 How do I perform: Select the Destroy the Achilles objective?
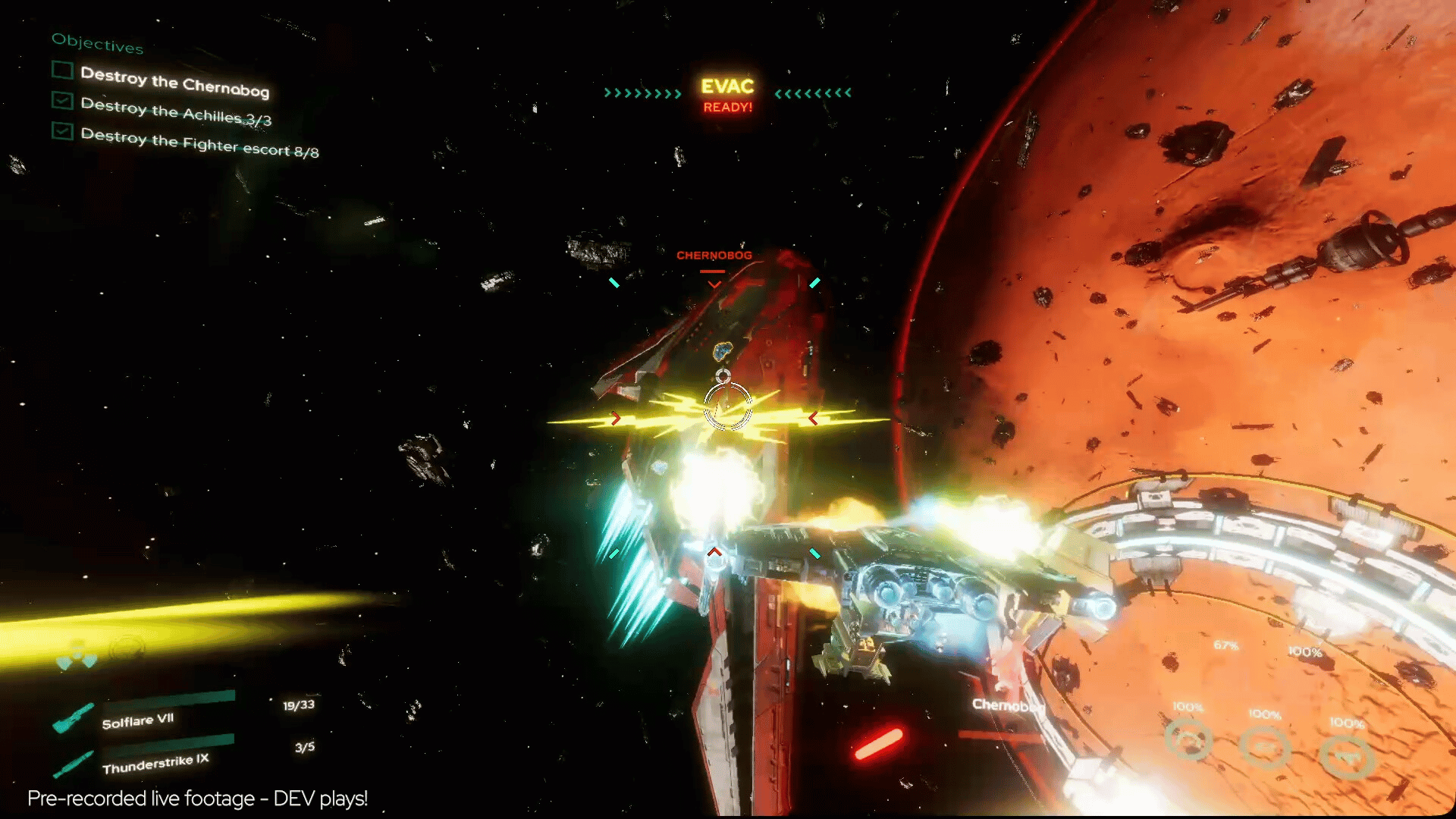point(175,111)
